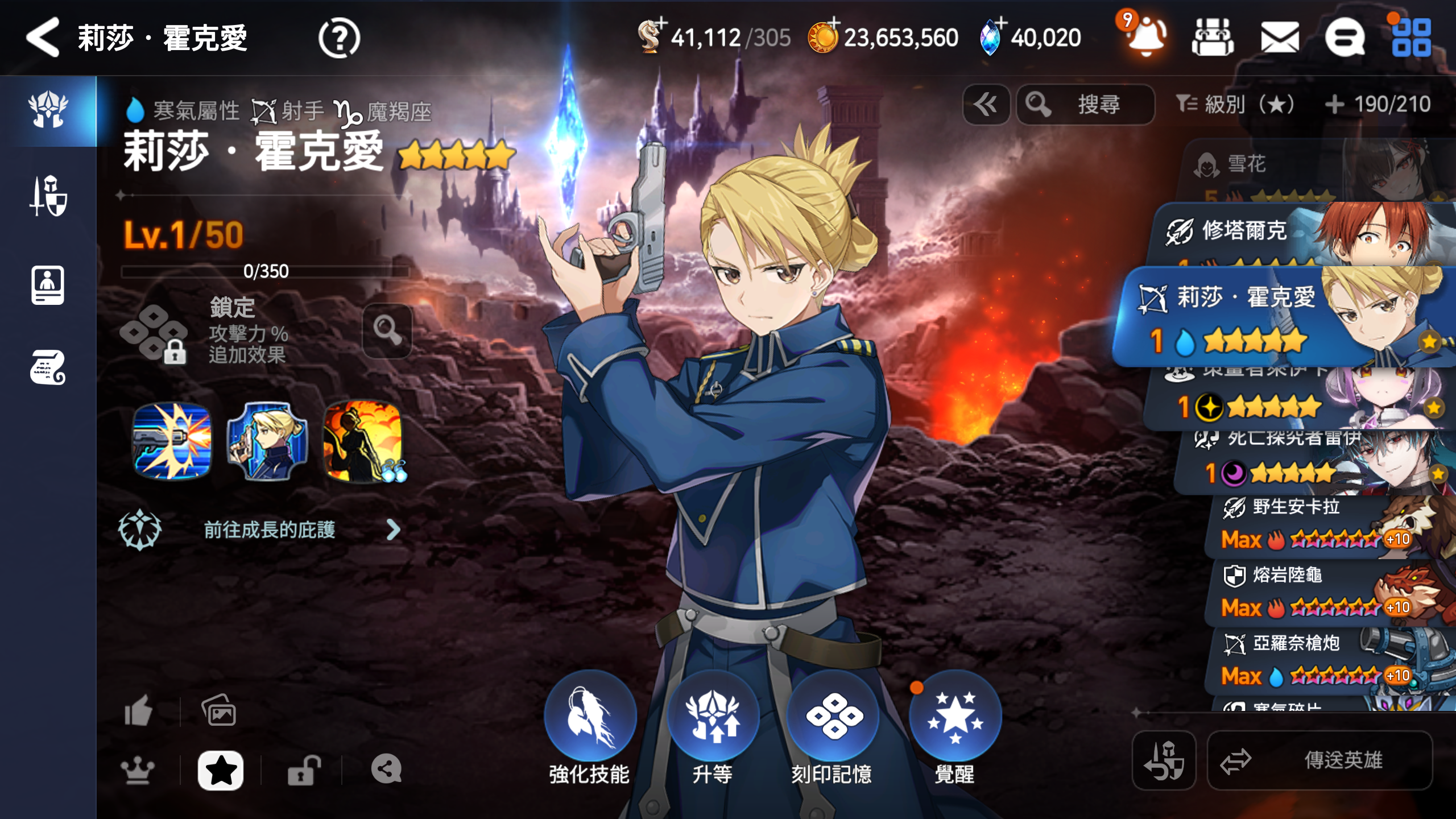Image resolution: width=1456 pixels, height=819 pixels.
Task: Tap the 傳送英雄 transfer hero button
Action: coord(1319,760)
